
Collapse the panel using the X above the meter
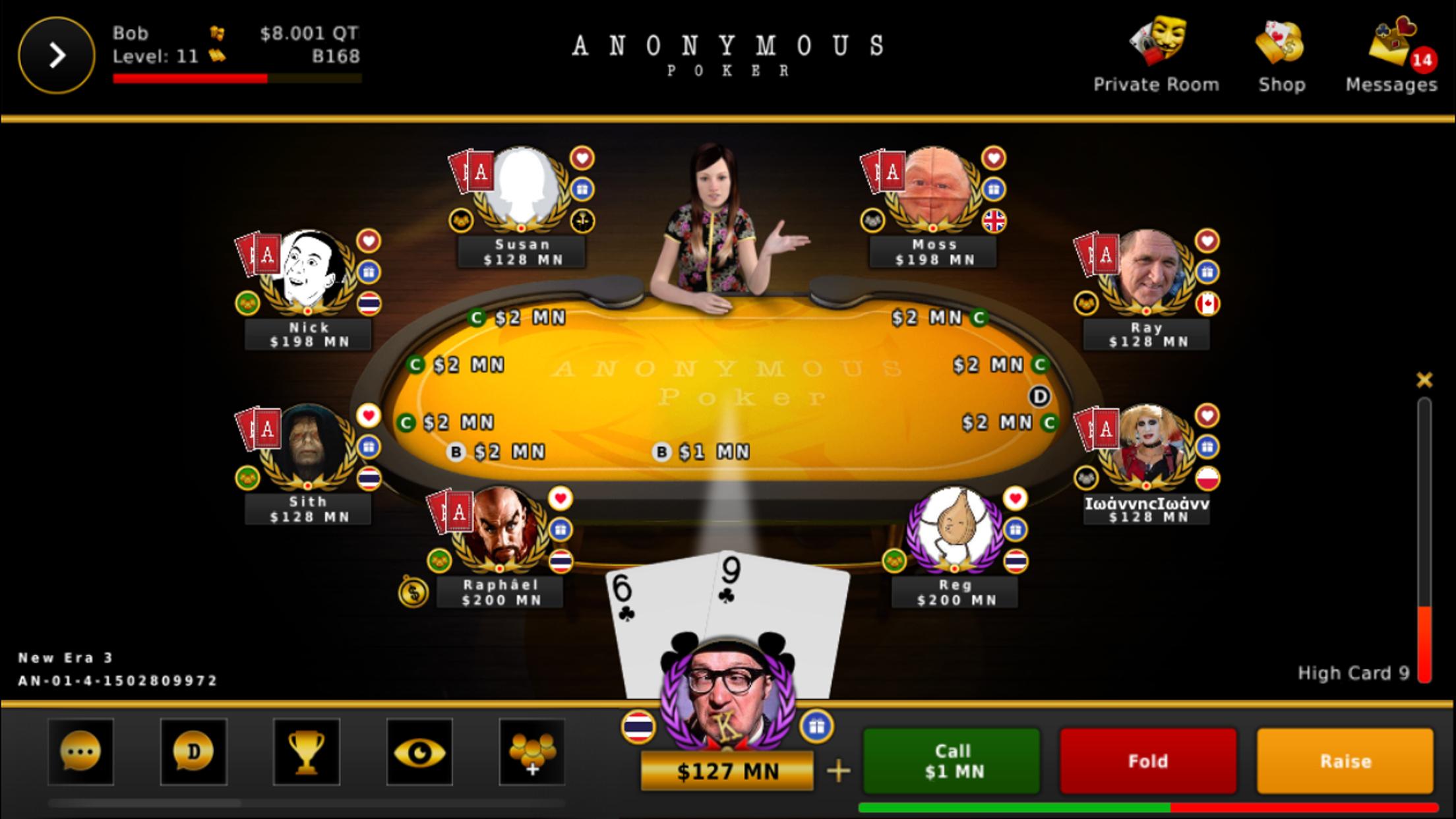click(x=1423, y=380)
